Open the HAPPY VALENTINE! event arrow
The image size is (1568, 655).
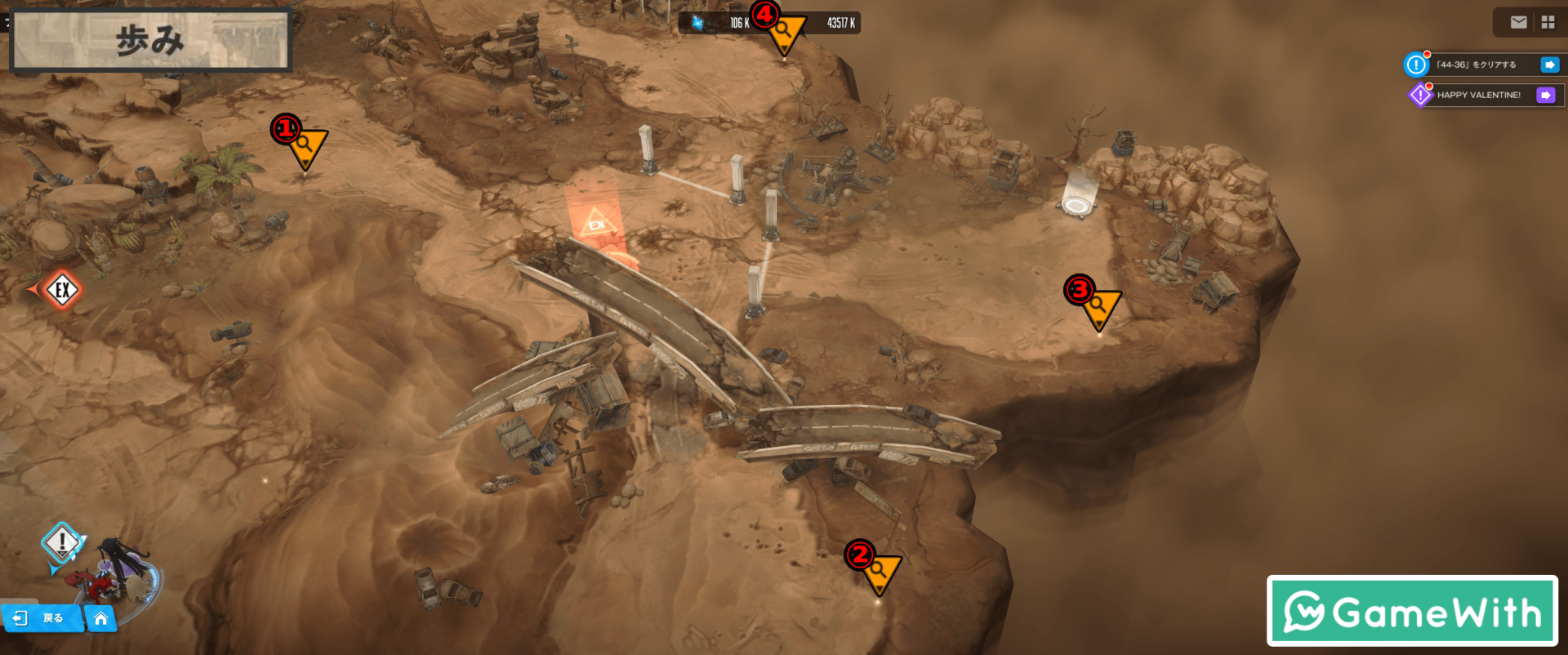(x=1545, y=96)
